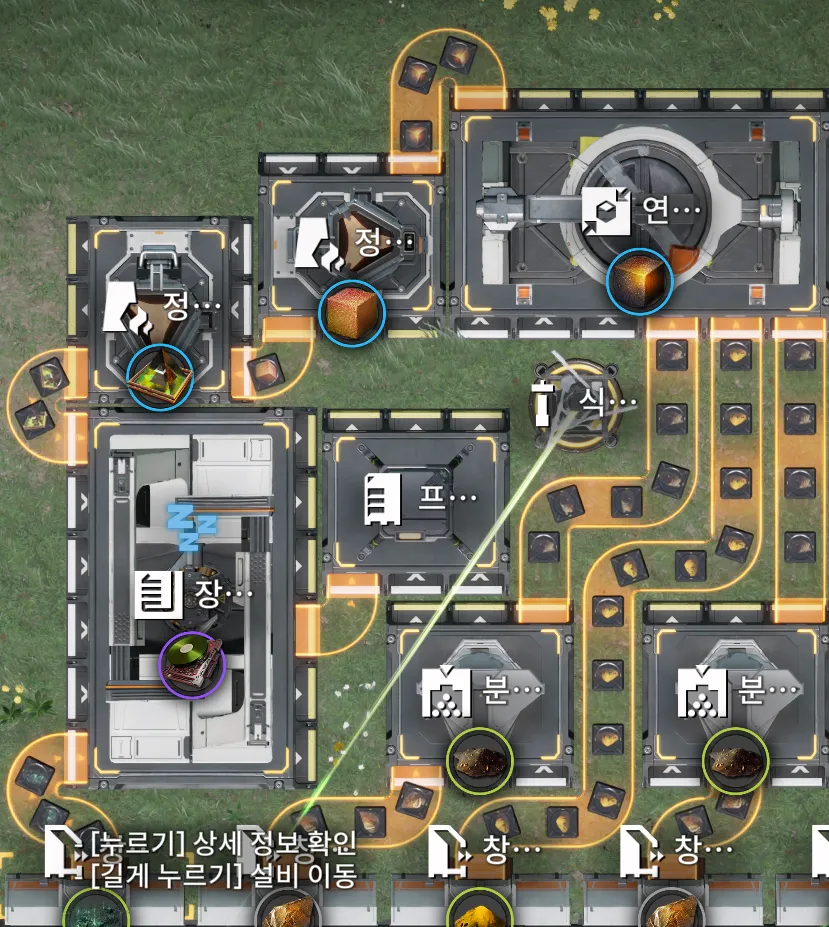Select the sleeping facility labeled "장…"

point(193,592)
